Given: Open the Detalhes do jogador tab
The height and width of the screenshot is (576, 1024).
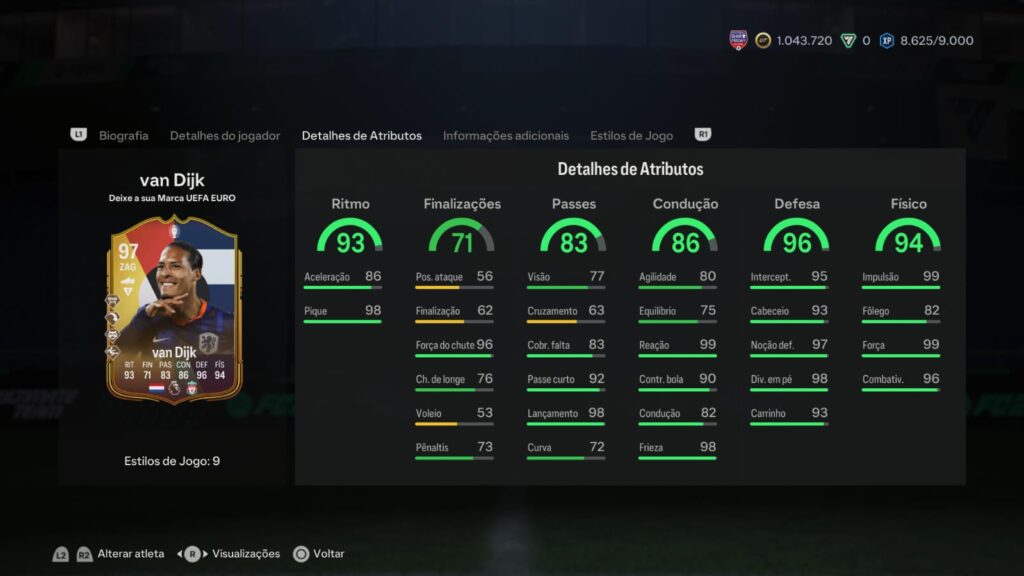Looking at the screenshot, I should (225, 136).
